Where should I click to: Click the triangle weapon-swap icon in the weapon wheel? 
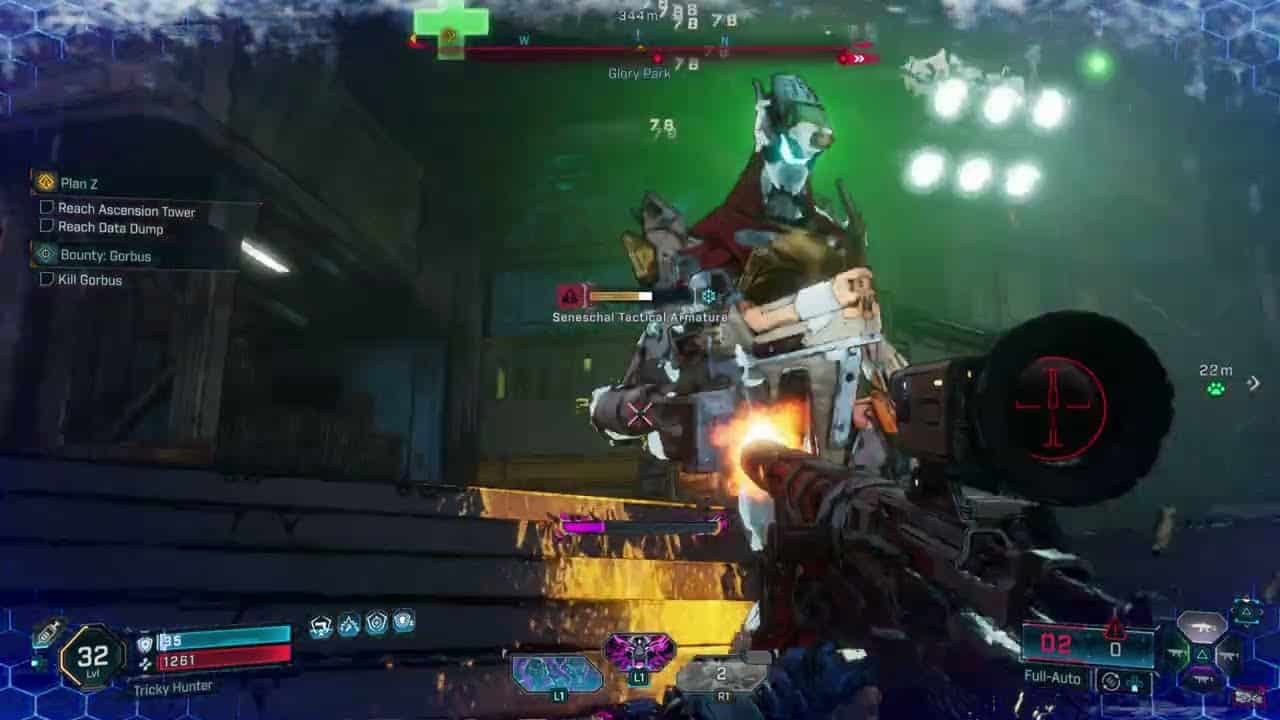click(x=1203, y=654)
